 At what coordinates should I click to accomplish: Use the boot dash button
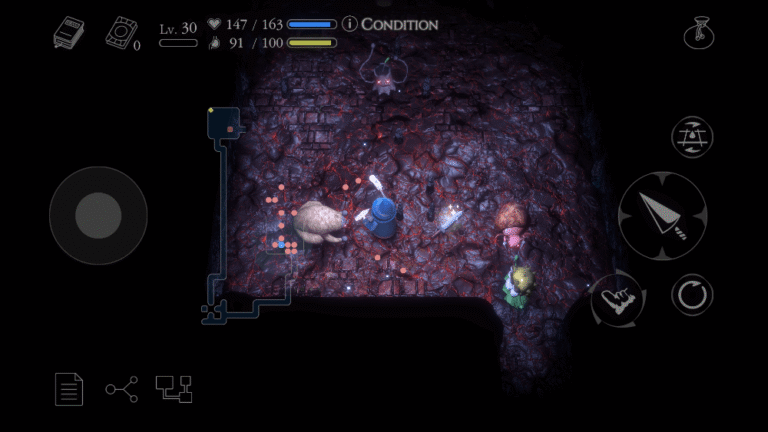616,298
